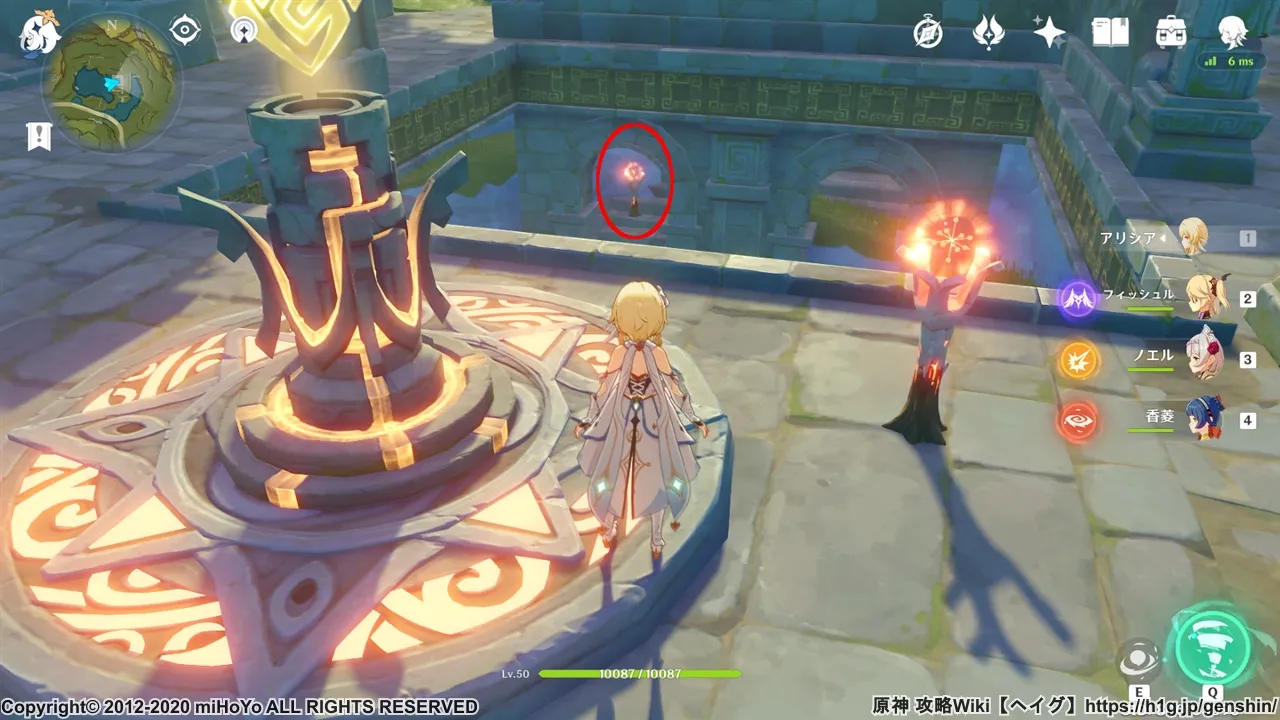Activate the eye-shaped elemental sight icon
Screen dimensions: 1280x720
185,31
